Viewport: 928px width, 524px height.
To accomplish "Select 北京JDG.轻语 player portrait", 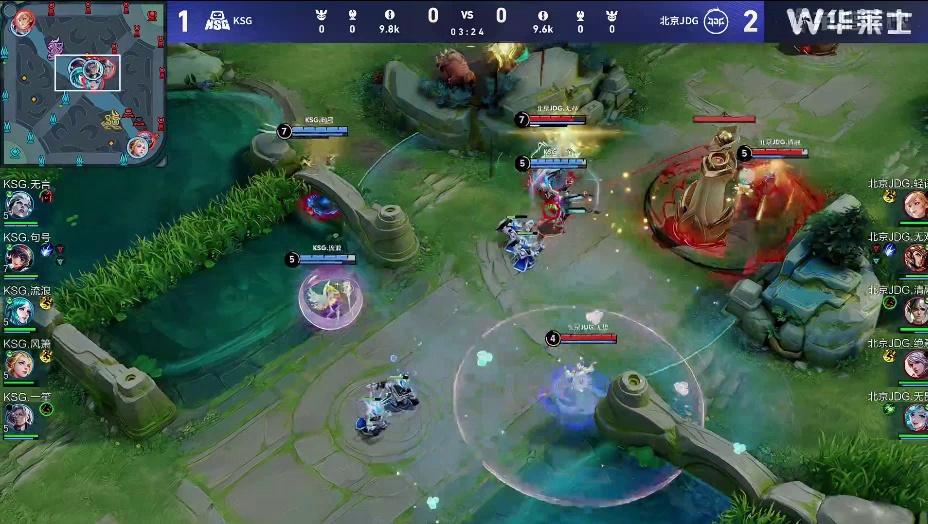I will click(x=914, y=205).
